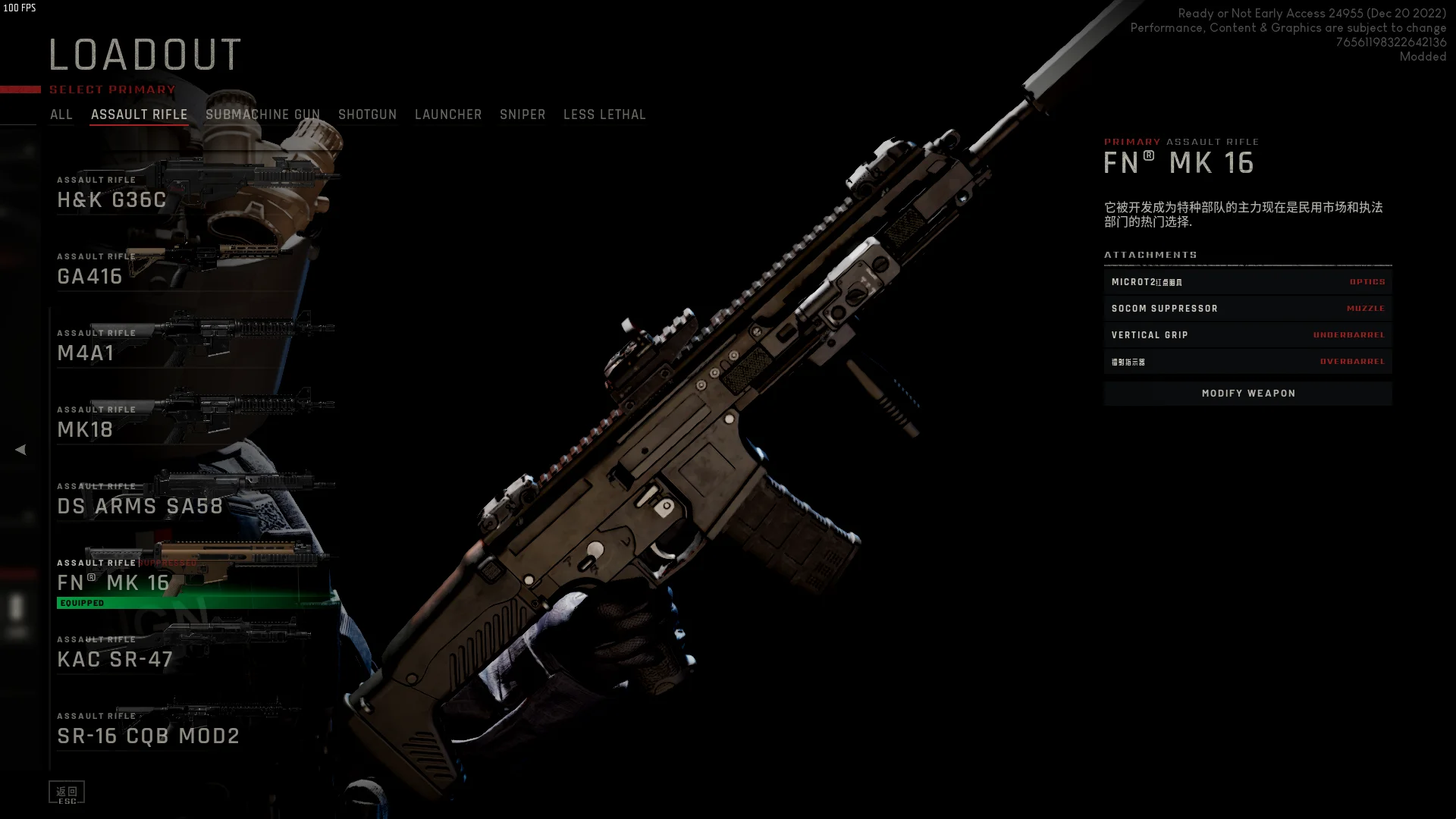
Task: Open the SNIPER weapons tab
Action: pos(522,115)
